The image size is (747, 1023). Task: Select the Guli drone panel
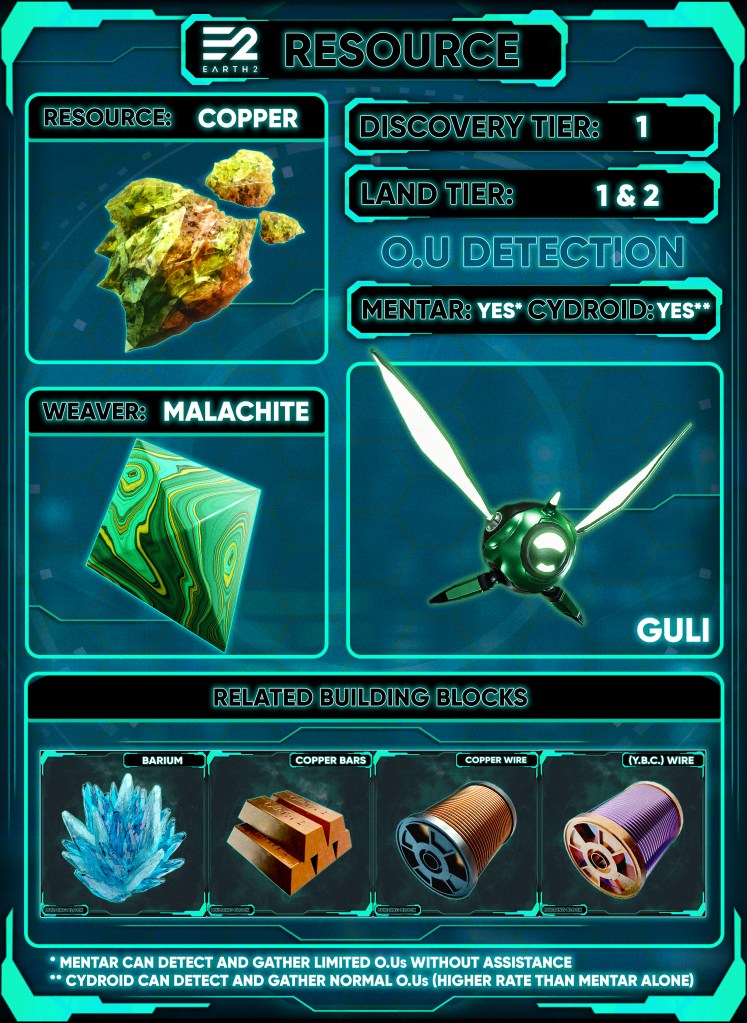click(534, 510)
